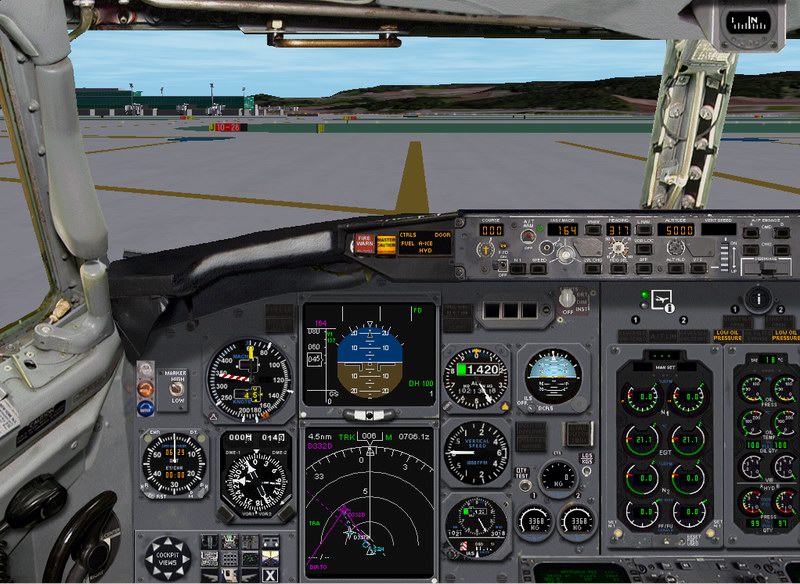Image resolution: width=800 pixels, height=584 pixels.
Task: Click the autopilot heading selector knob
Action: tap(620, 248)
